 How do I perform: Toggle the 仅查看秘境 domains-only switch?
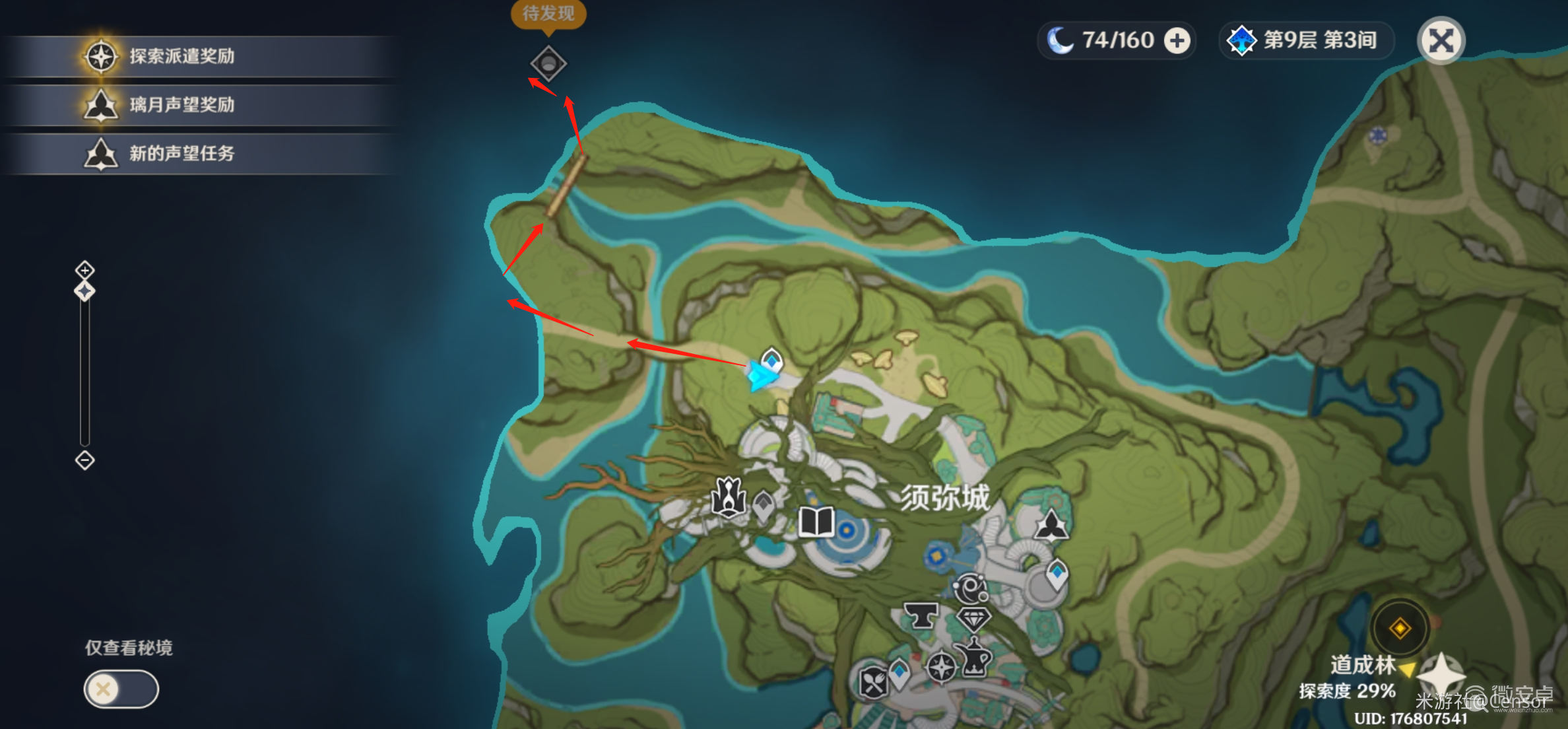coord(121,689)
